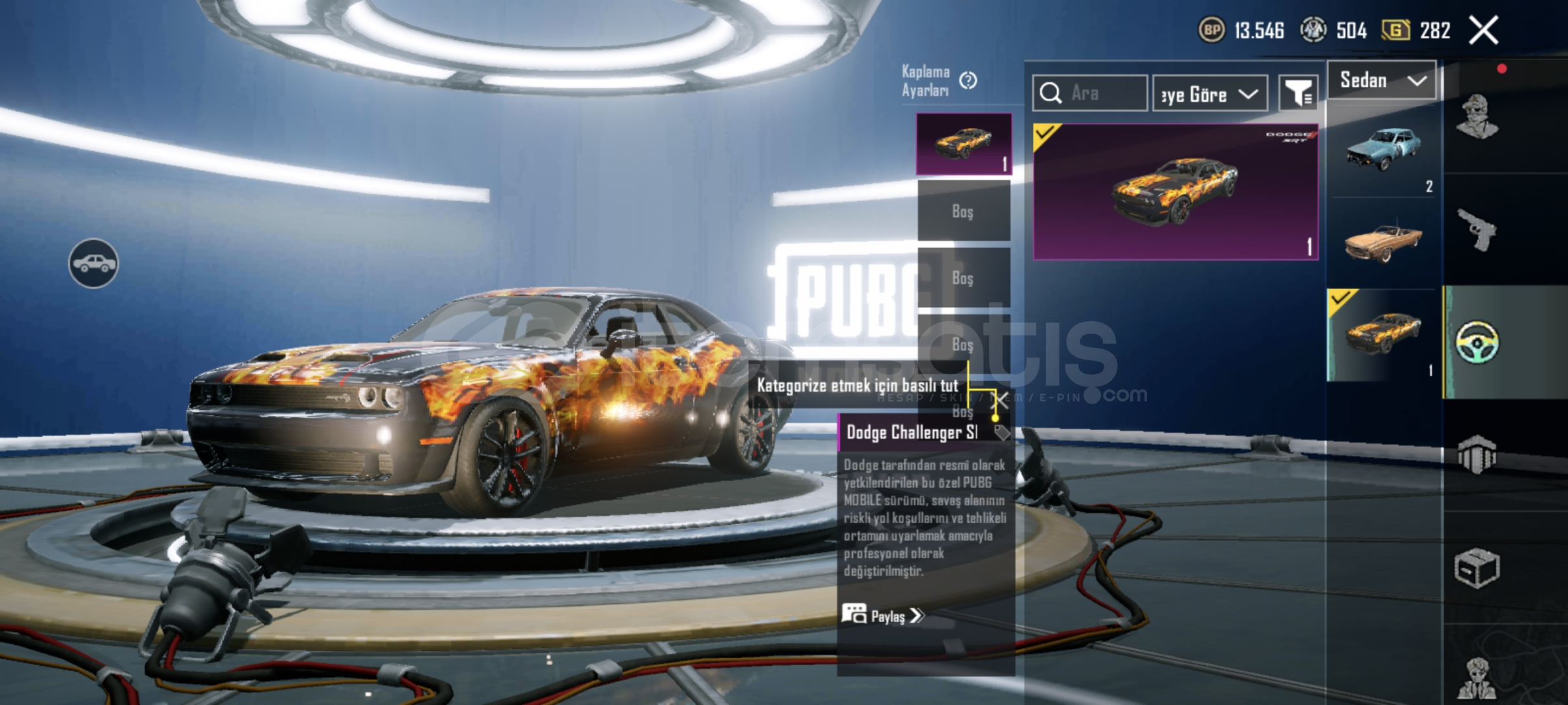Viewport: 1568px width, 705px height.
Task: Switch to the pistol weapon category
Action: 1477,230
